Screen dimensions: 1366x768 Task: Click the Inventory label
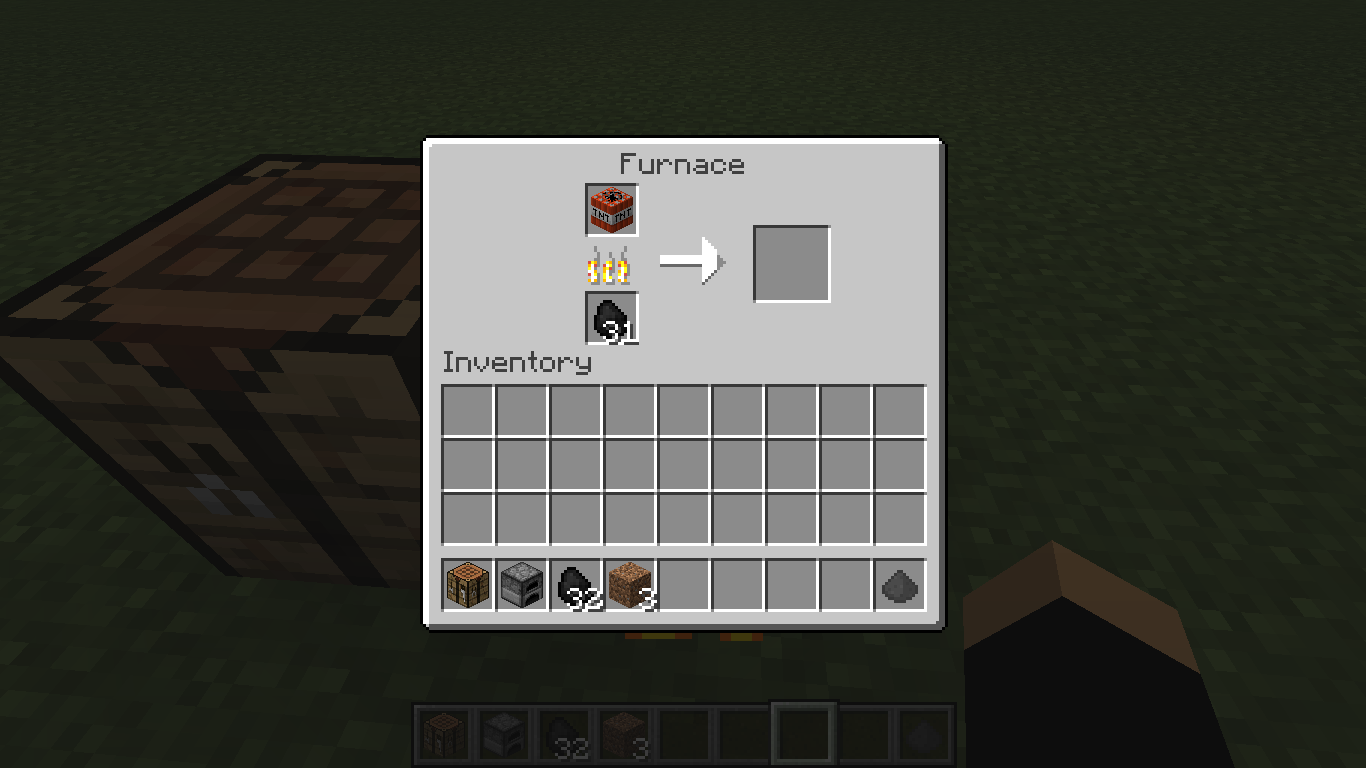click(x=516, y=364)
